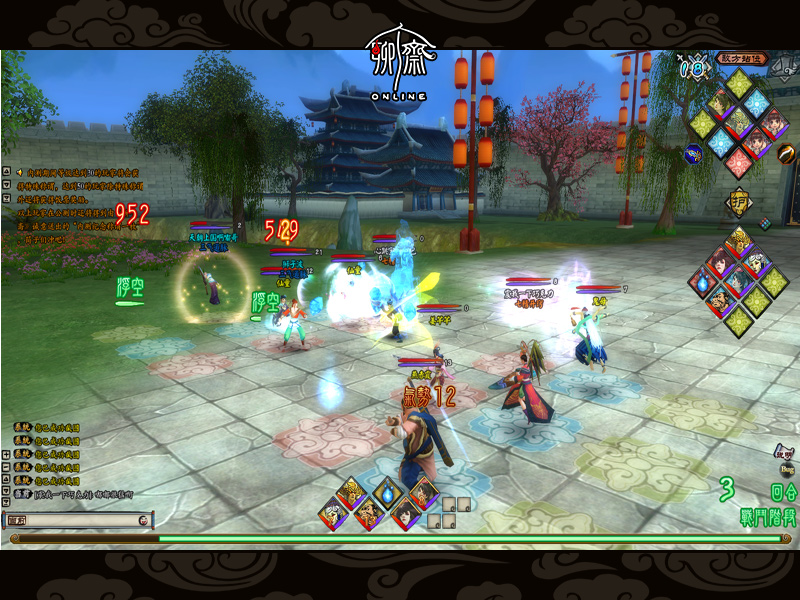Expand chat log with plus button
This screenshot has height=600, width=800.
pos(6,455)
